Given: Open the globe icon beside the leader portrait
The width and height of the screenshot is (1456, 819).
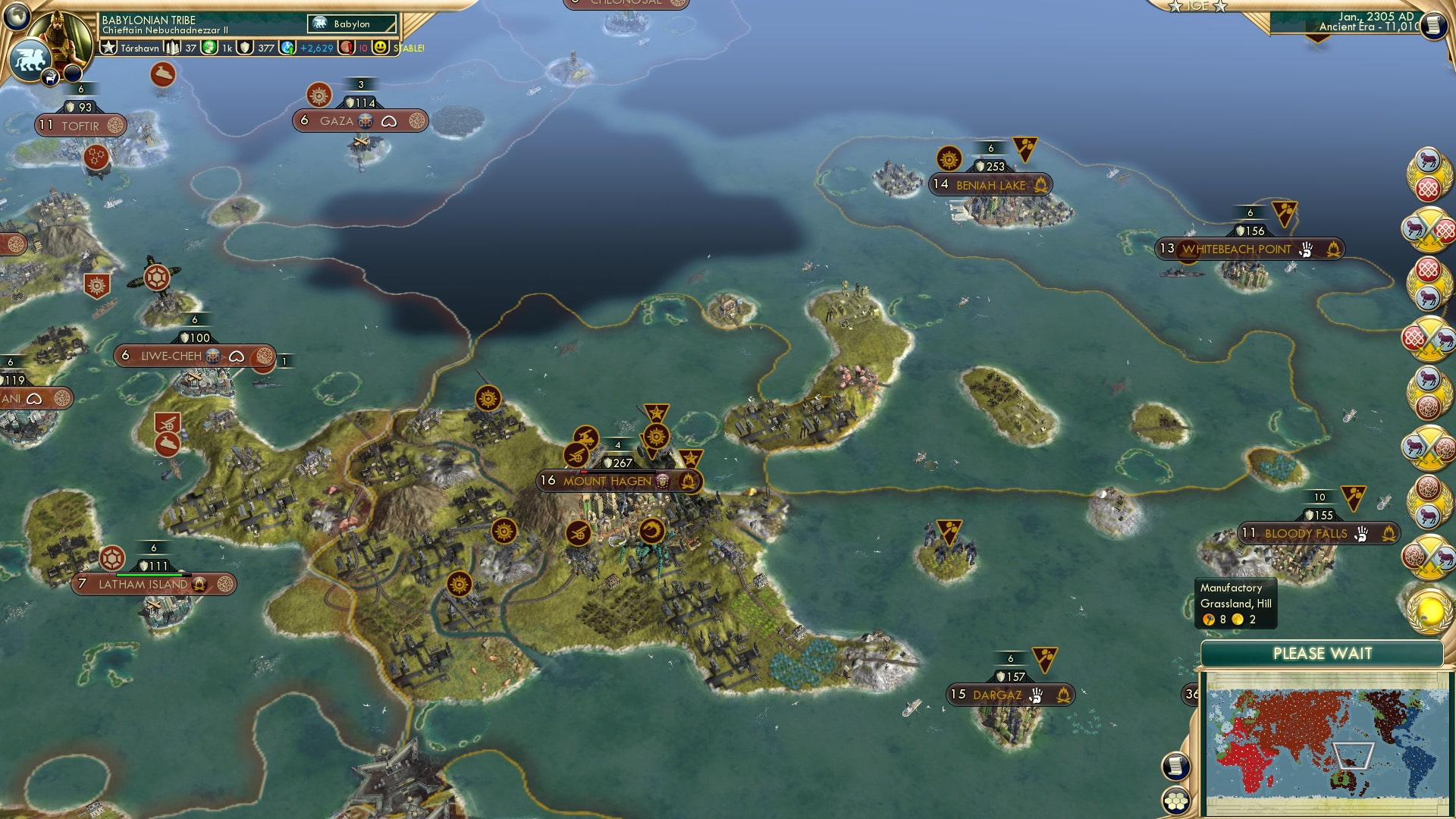Looking at the screenshot, I should point(17,16).
